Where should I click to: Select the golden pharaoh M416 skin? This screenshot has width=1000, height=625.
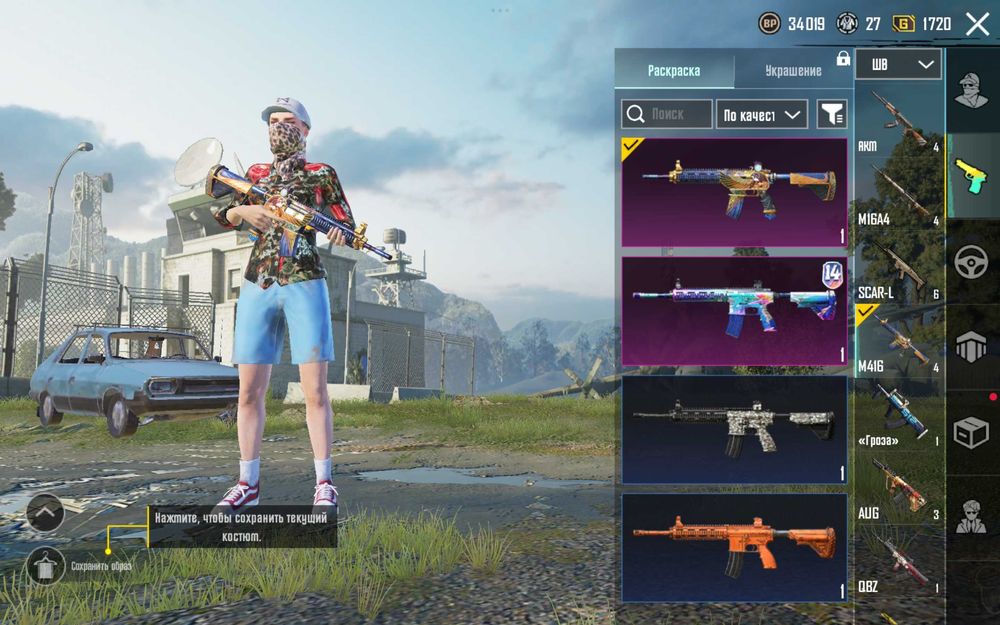pos(734,192)
